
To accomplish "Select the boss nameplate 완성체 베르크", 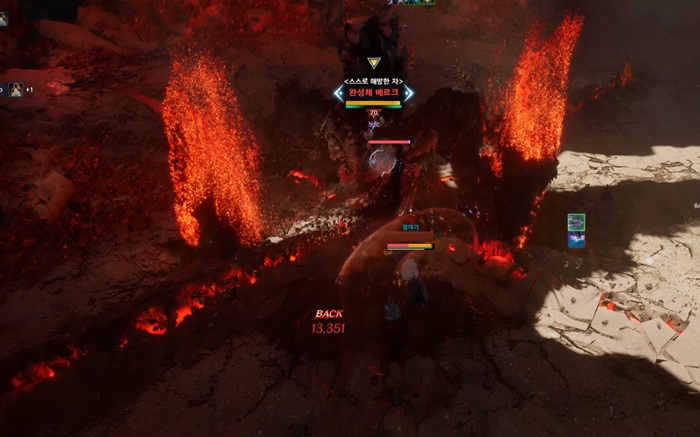I will [373, 93].
